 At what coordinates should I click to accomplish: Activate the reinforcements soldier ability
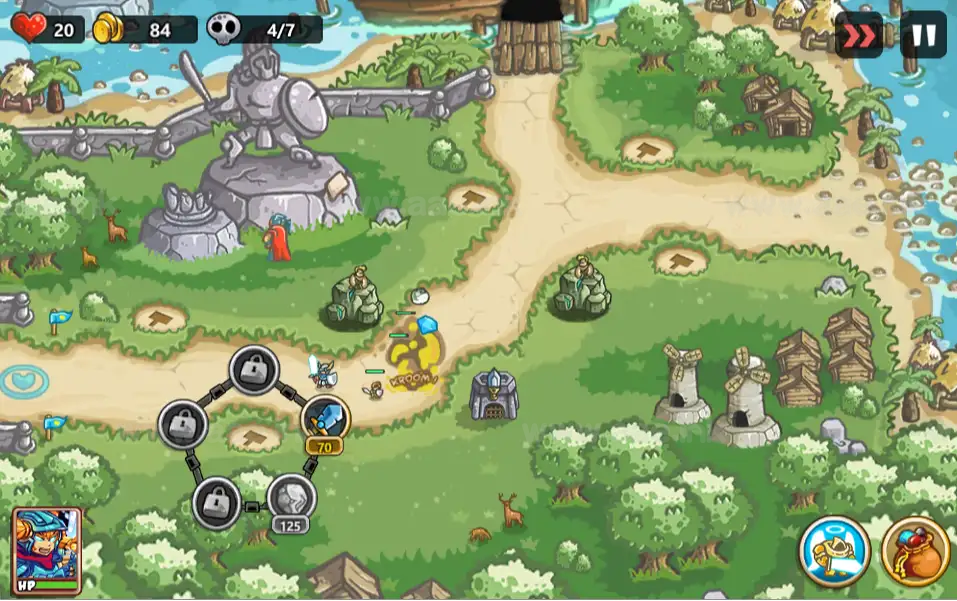pyautogui.click(x=834, y=550)
